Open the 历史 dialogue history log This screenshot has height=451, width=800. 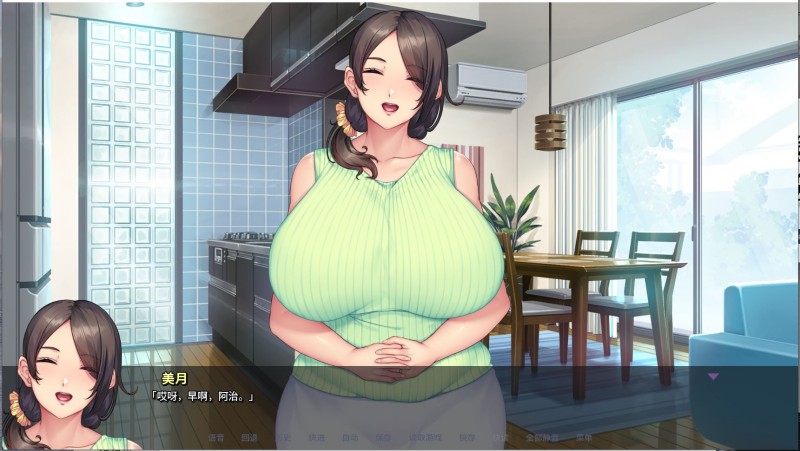click(x=283, y=437)
